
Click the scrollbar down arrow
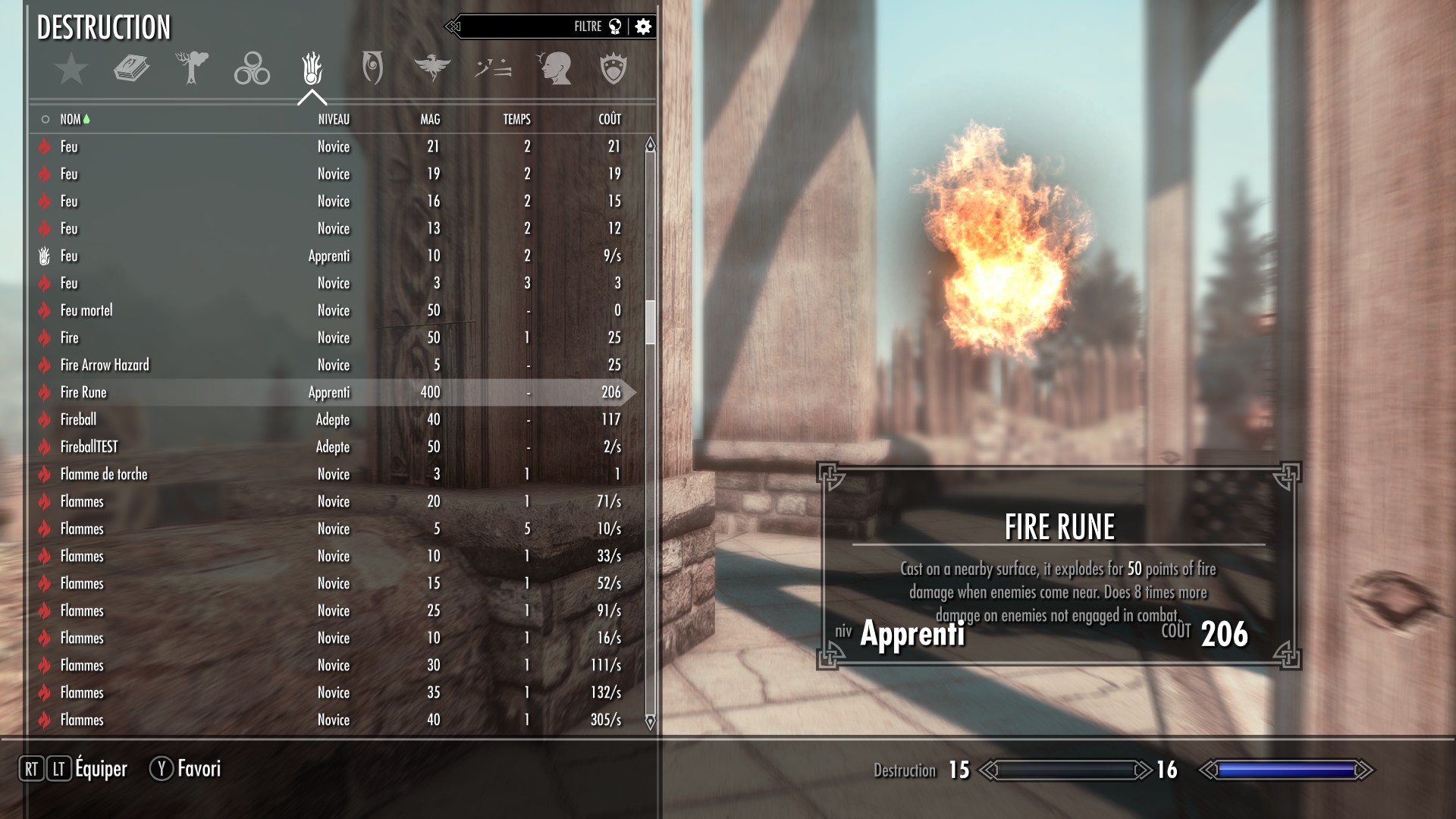(650, 722)
